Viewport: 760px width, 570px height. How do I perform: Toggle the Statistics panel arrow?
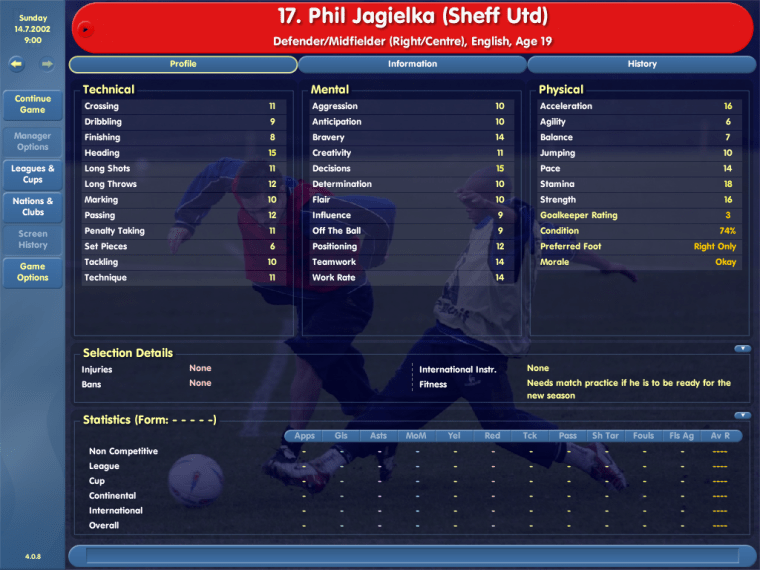(x=742, y=415)
